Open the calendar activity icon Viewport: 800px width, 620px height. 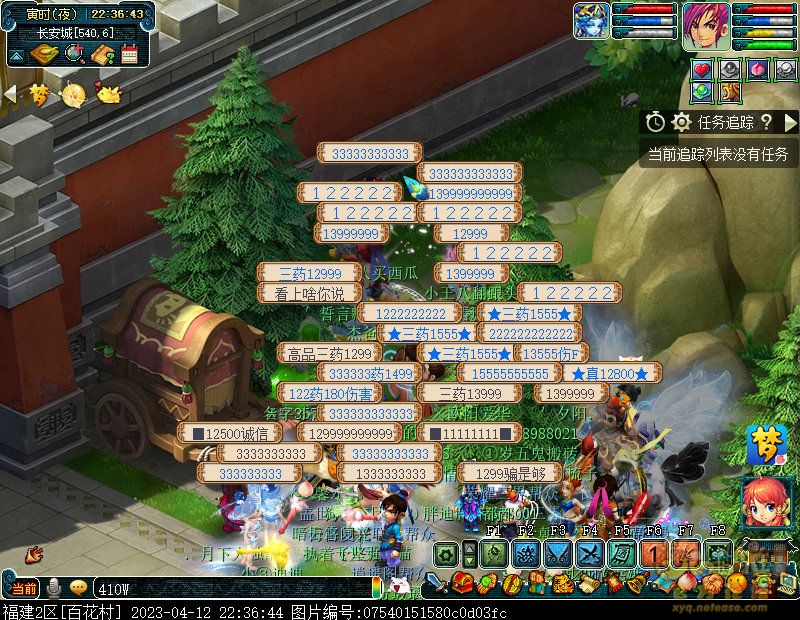[x=130, y=54]
